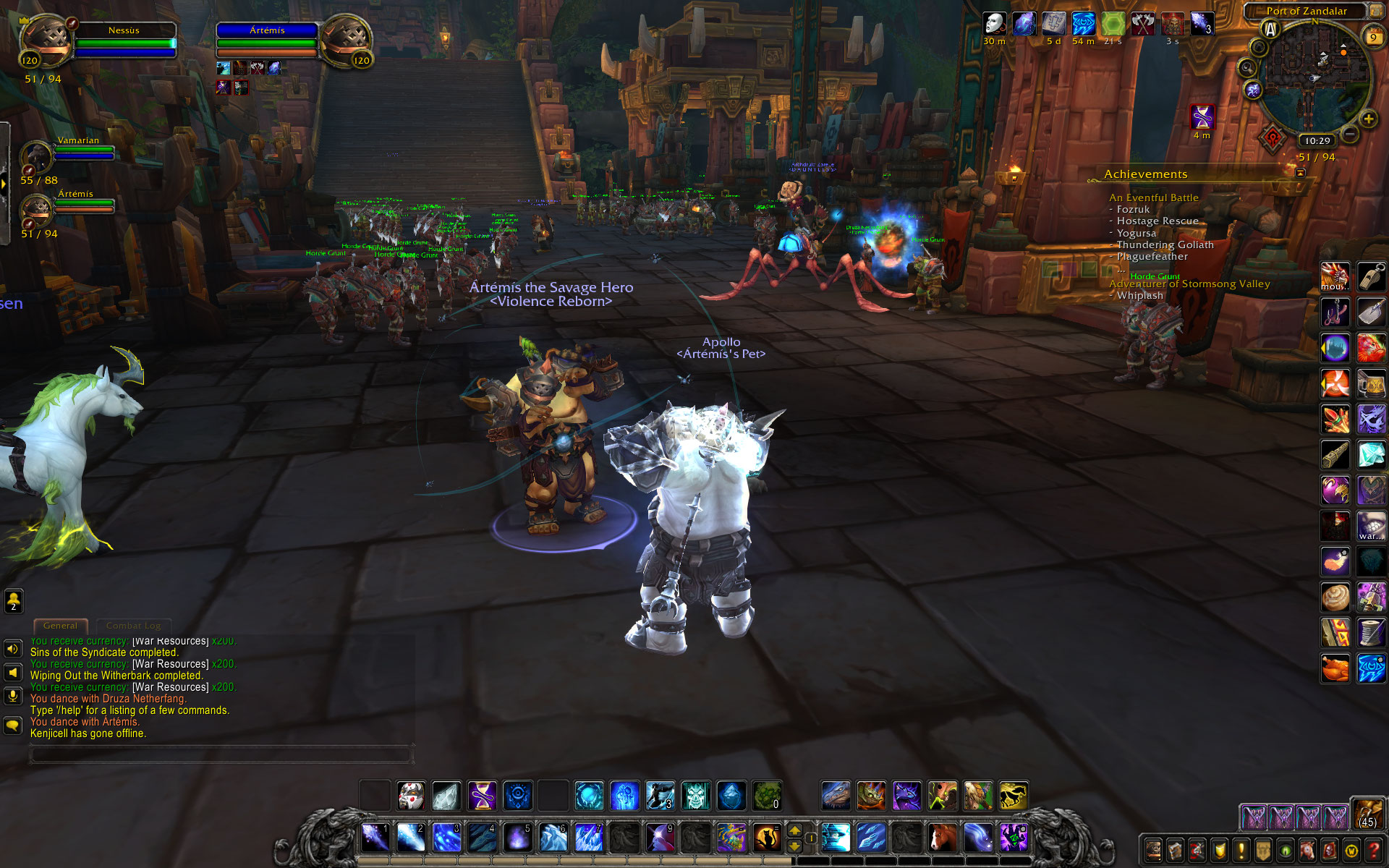Open the Achievements shield micro button

pos(1220,851)
